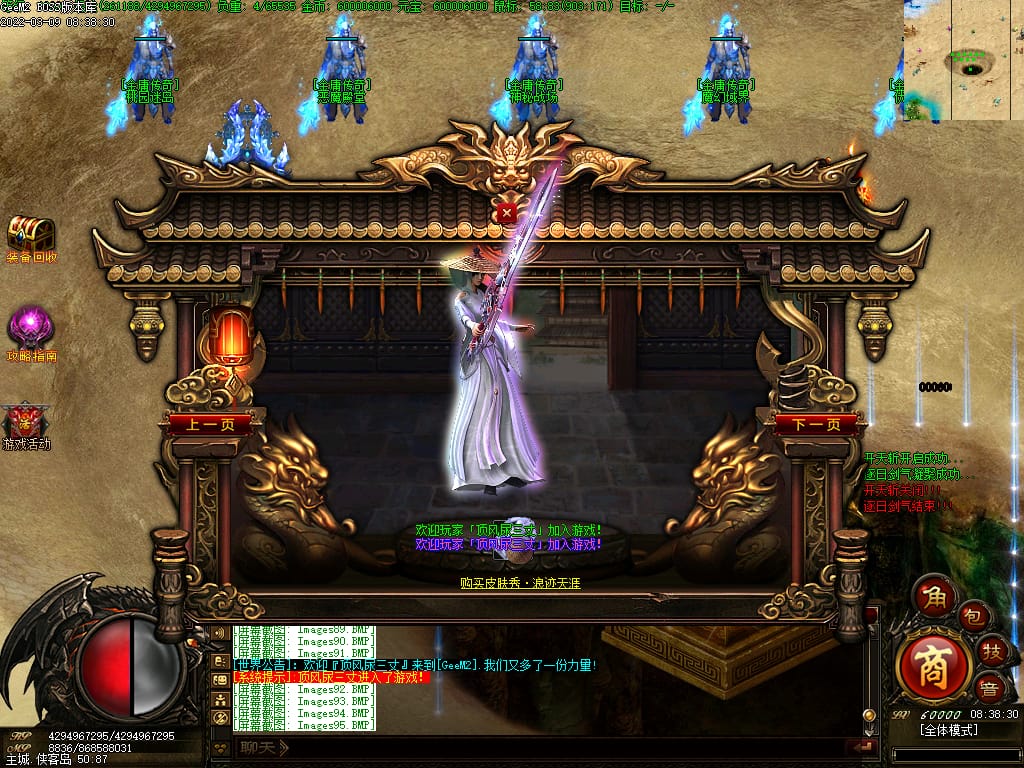This screenshot has width=1024, height=768.
Task: Send chat with the red arrow button
Action: tap(861, 746)
